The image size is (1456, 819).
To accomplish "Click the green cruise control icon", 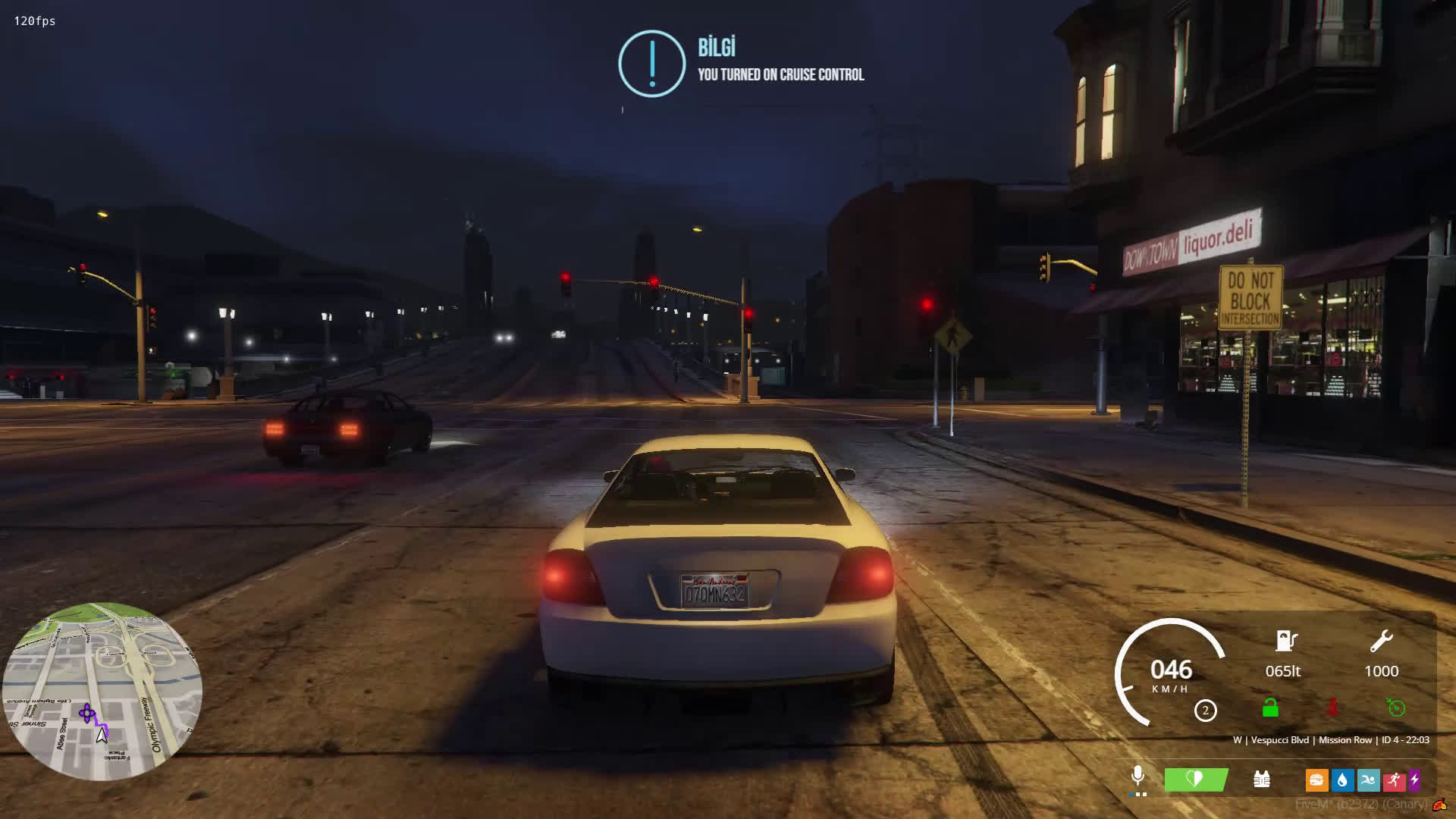I will [x=1396, y=708].
